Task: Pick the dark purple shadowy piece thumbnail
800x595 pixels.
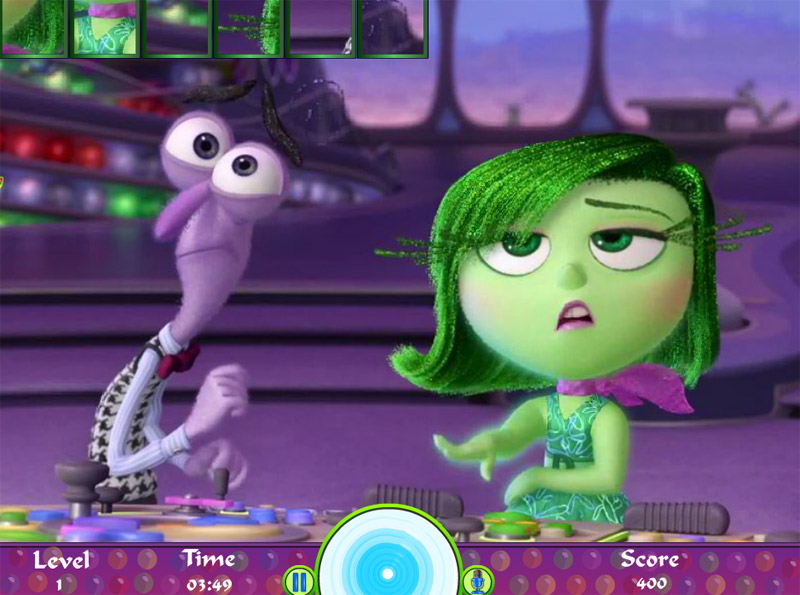Action: (x=392, y=27)
